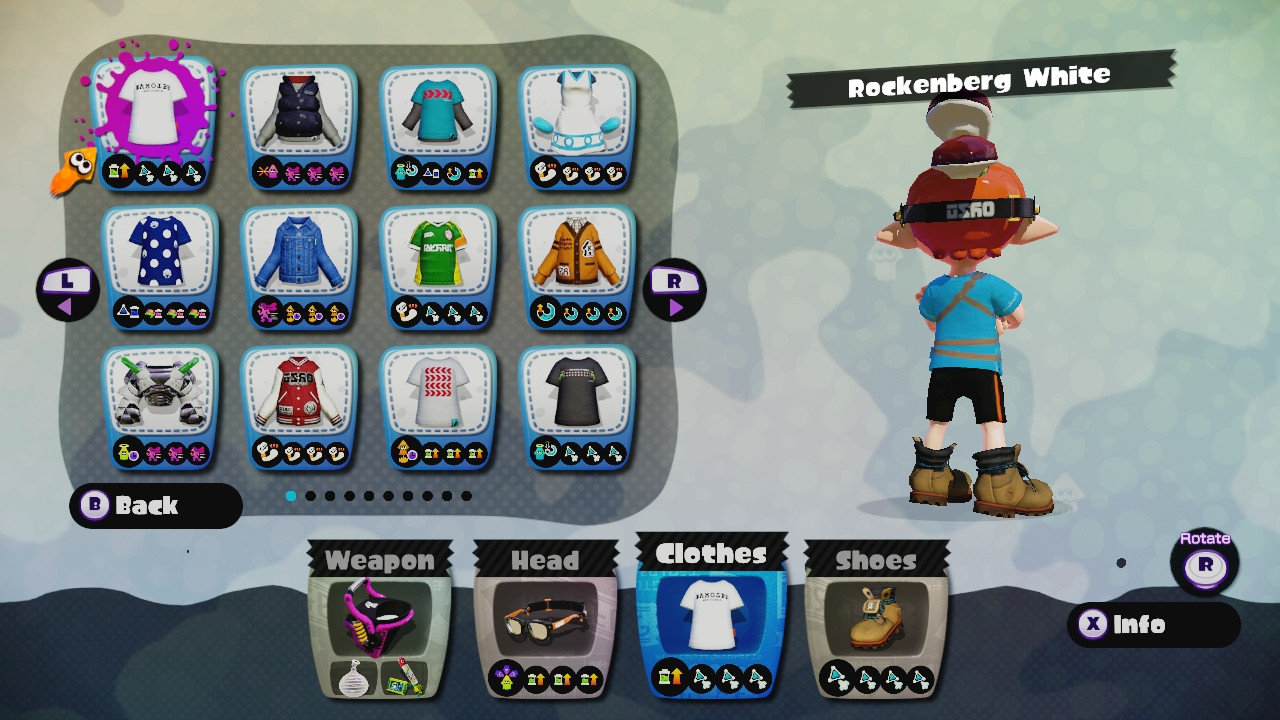Select the navy puffer vest gear
Image resolution: width=1280 pixels, height=720 pixels.
pyautogui.click(x=298, y=110)
